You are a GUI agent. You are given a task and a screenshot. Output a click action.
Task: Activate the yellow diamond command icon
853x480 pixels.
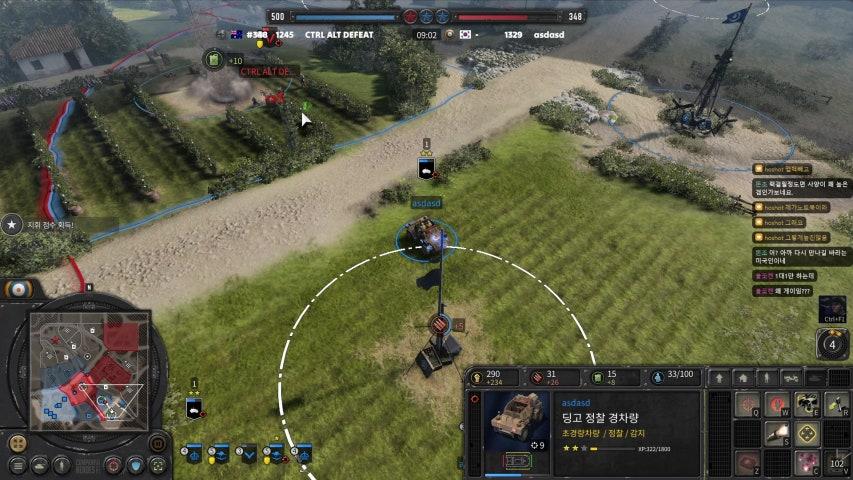(808, 433)
